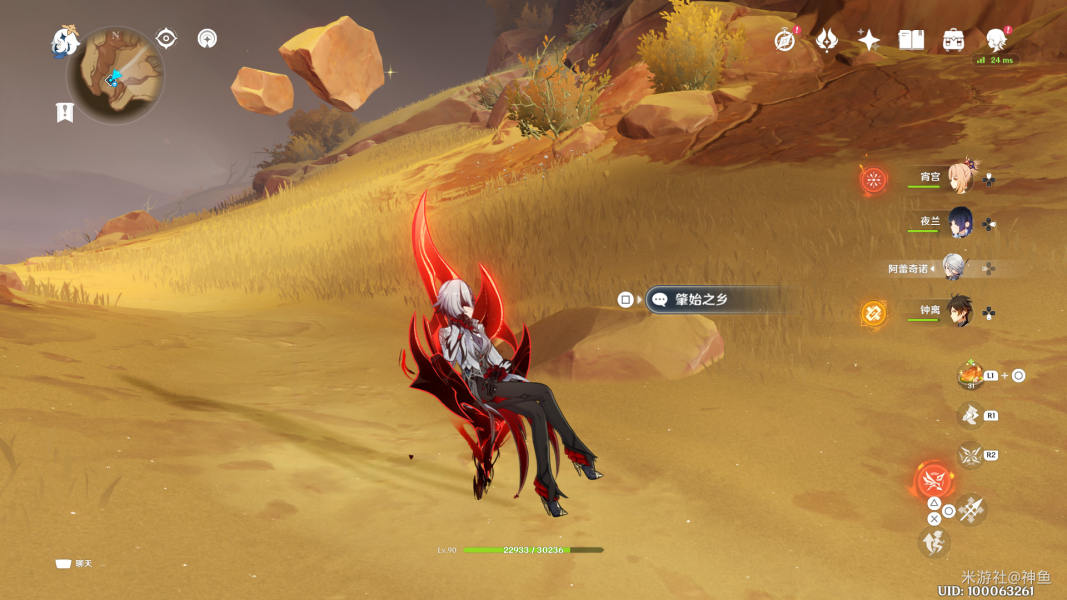Use the roast chicken food item
Image resolution: width=1067 pixels, height=600 pixels.
pos(969,375)
